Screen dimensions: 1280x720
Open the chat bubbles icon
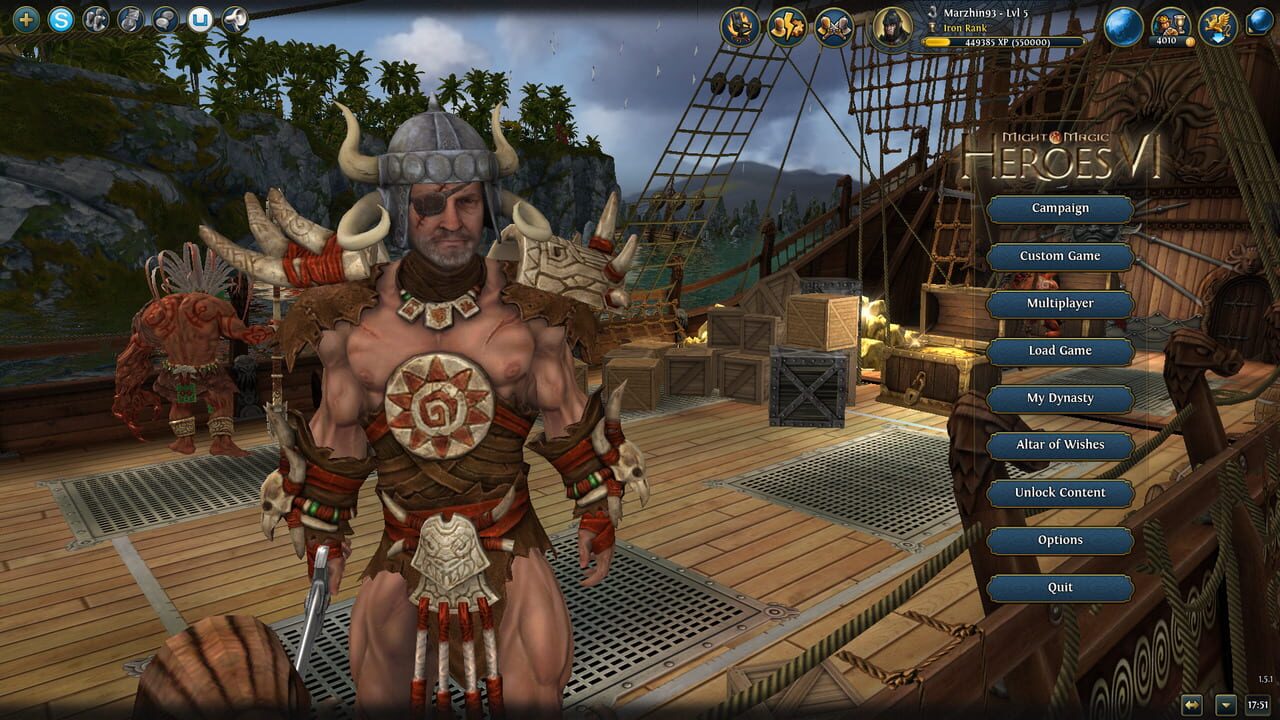click(164, 18)
